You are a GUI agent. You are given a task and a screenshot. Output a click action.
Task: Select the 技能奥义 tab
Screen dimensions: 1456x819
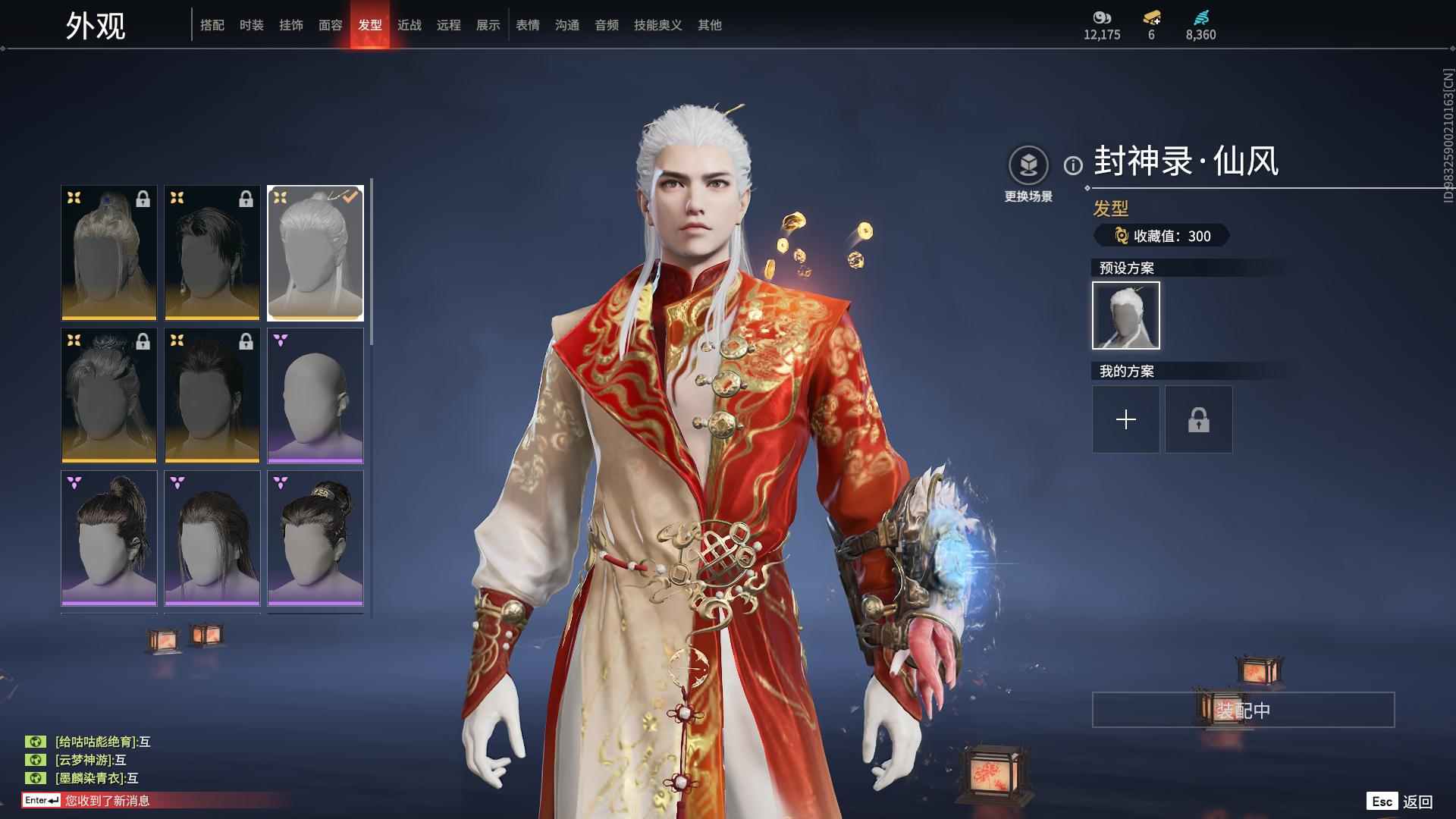(658, 25)
